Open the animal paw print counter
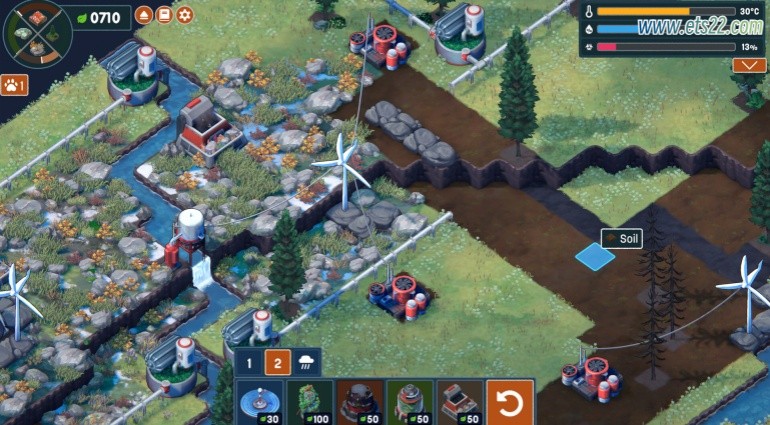770x425 pixels. pyautogui.click(x=14, y=85)
